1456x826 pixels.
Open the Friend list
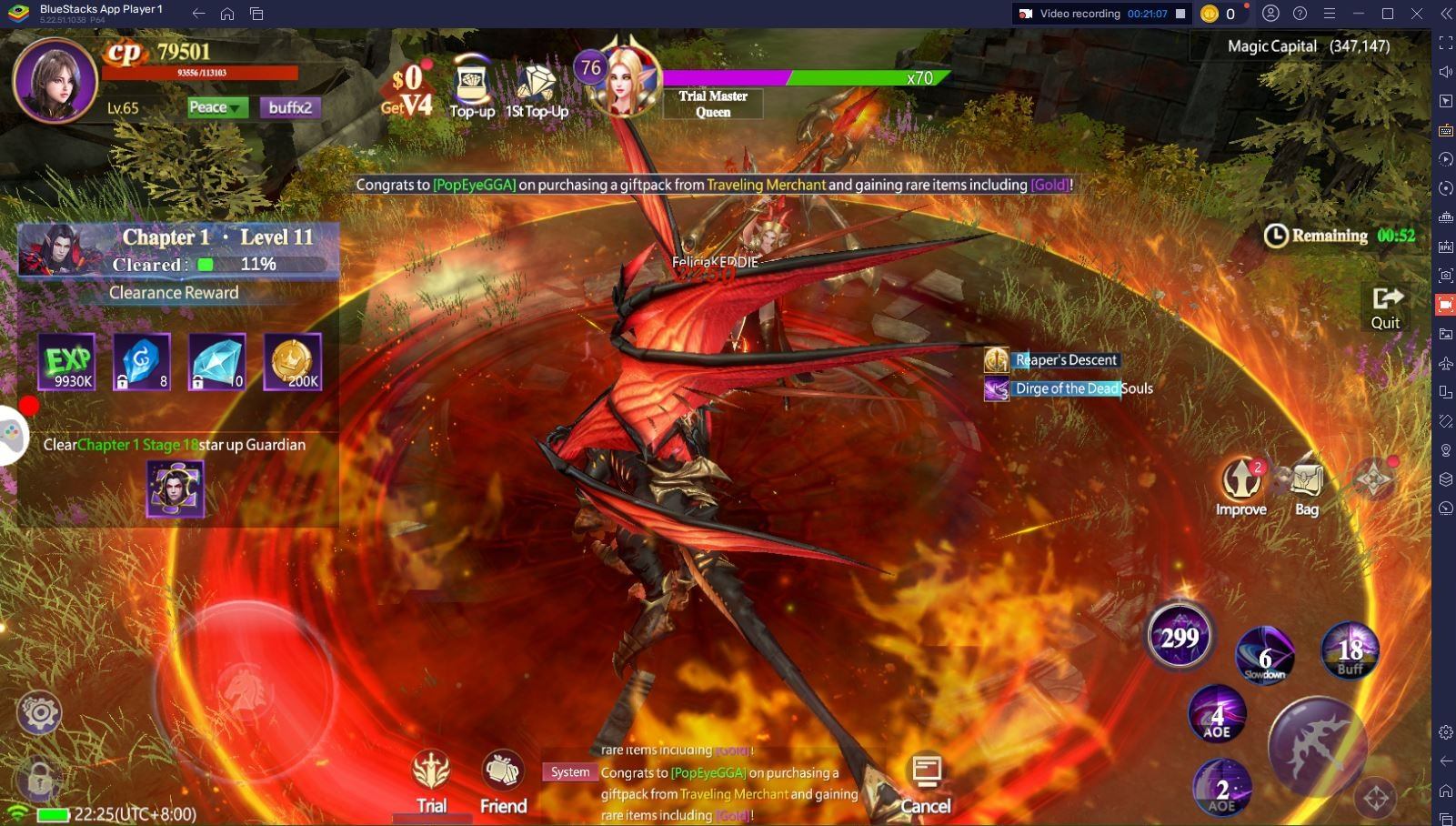pyautogui.click(x=503, y=782)
